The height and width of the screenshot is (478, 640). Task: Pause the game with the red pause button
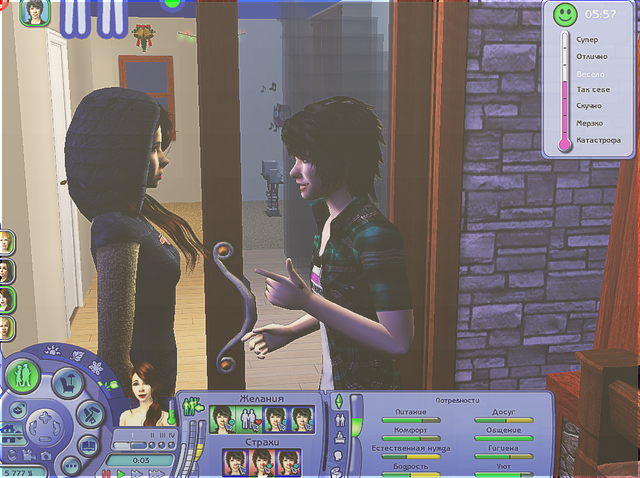coord(106,473)
